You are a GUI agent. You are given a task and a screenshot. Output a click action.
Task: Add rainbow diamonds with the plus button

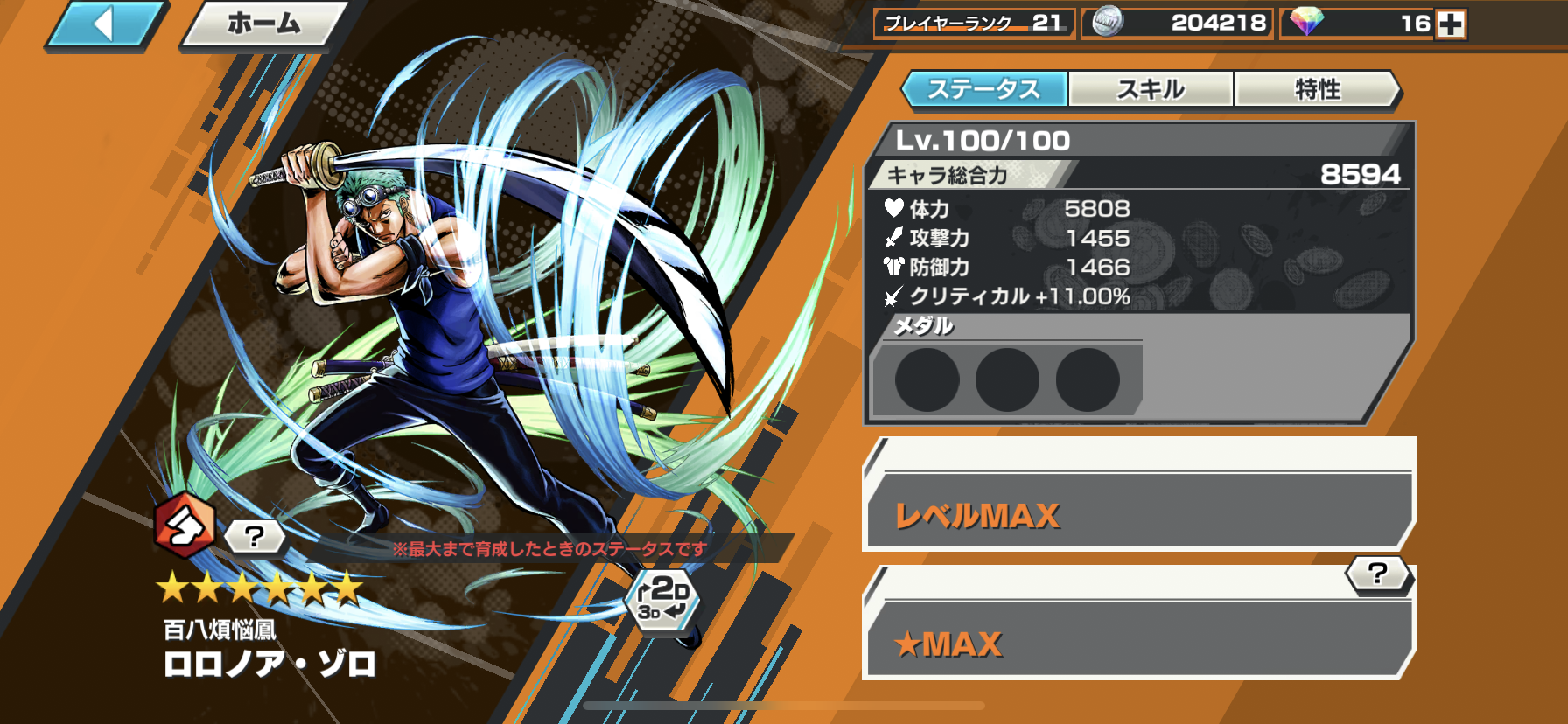click(x=1451, y=24)
